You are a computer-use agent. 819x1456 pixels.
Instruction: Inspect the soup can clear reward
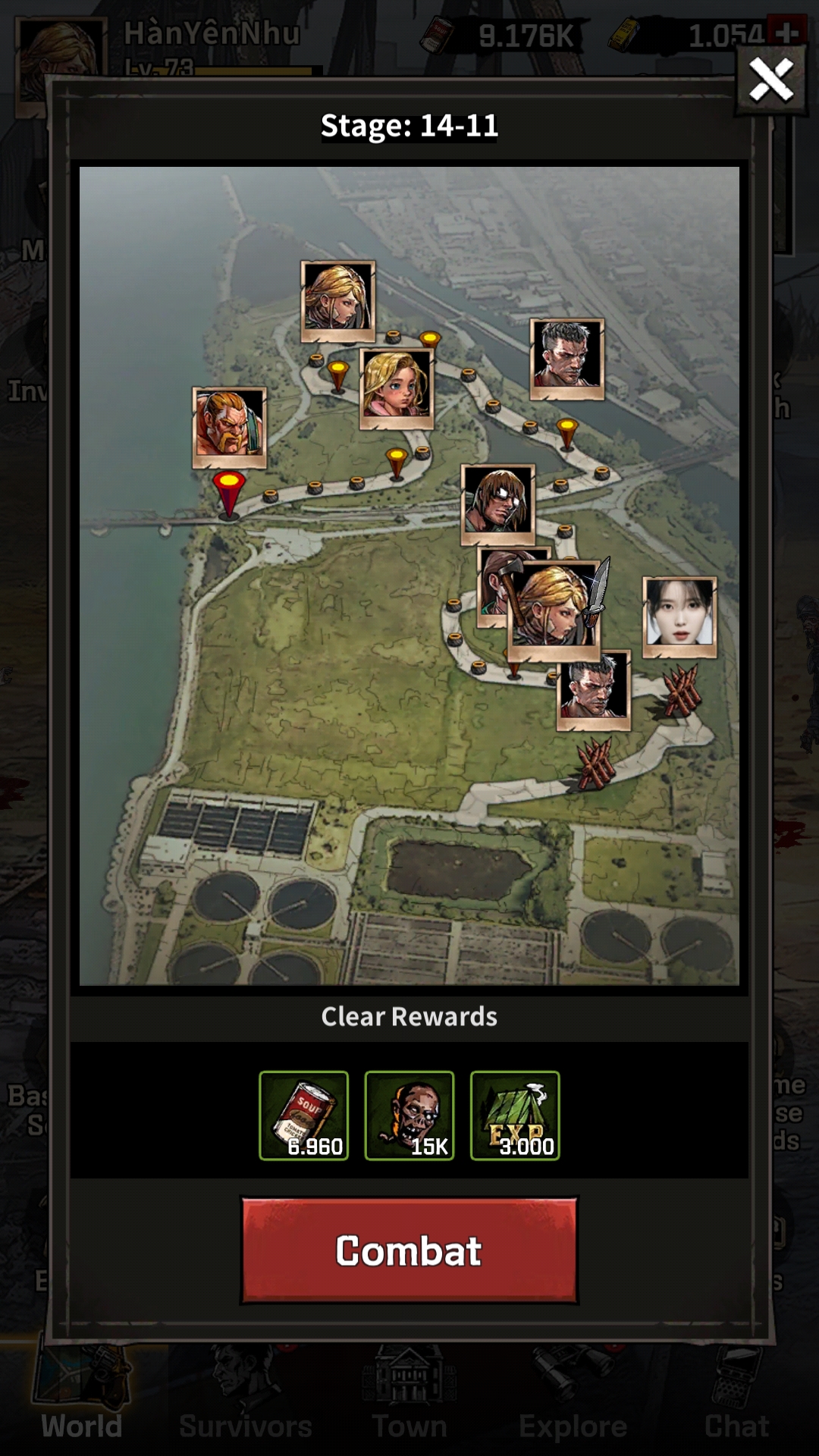[x=303, y=1116]
